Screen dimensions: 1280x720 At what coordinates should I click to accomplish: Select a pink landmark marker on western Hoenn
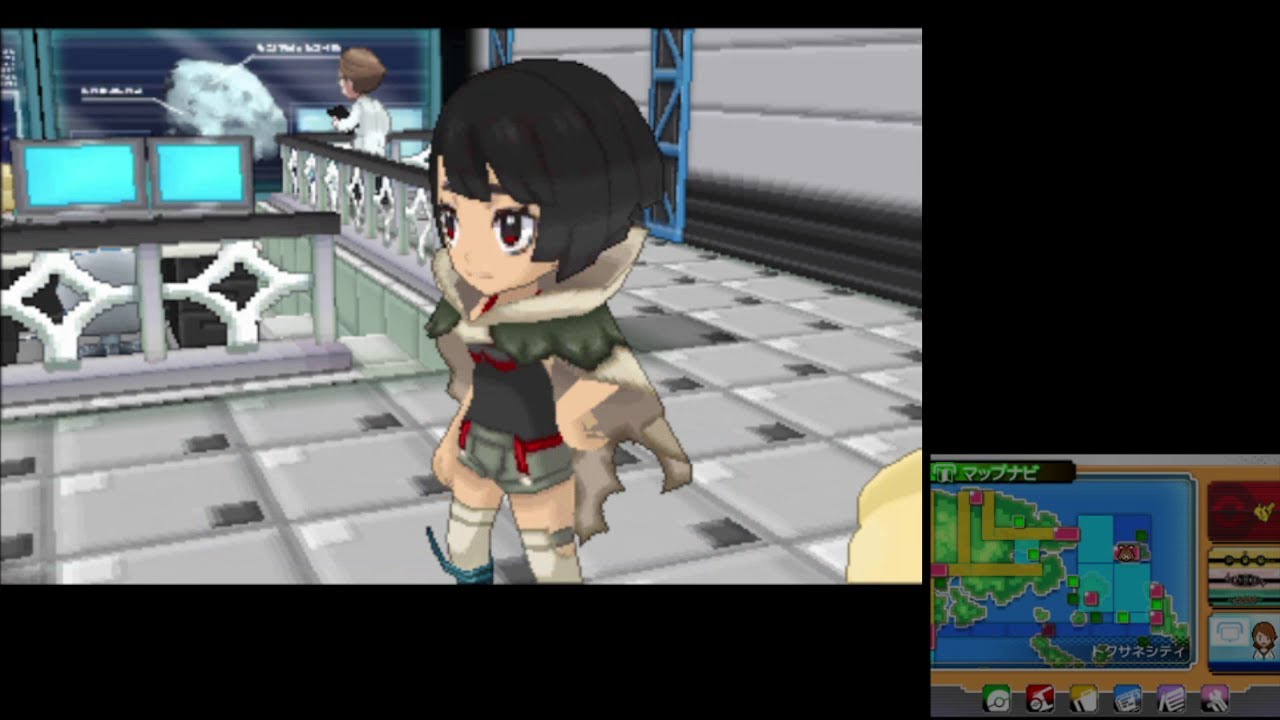click(976, 498)
